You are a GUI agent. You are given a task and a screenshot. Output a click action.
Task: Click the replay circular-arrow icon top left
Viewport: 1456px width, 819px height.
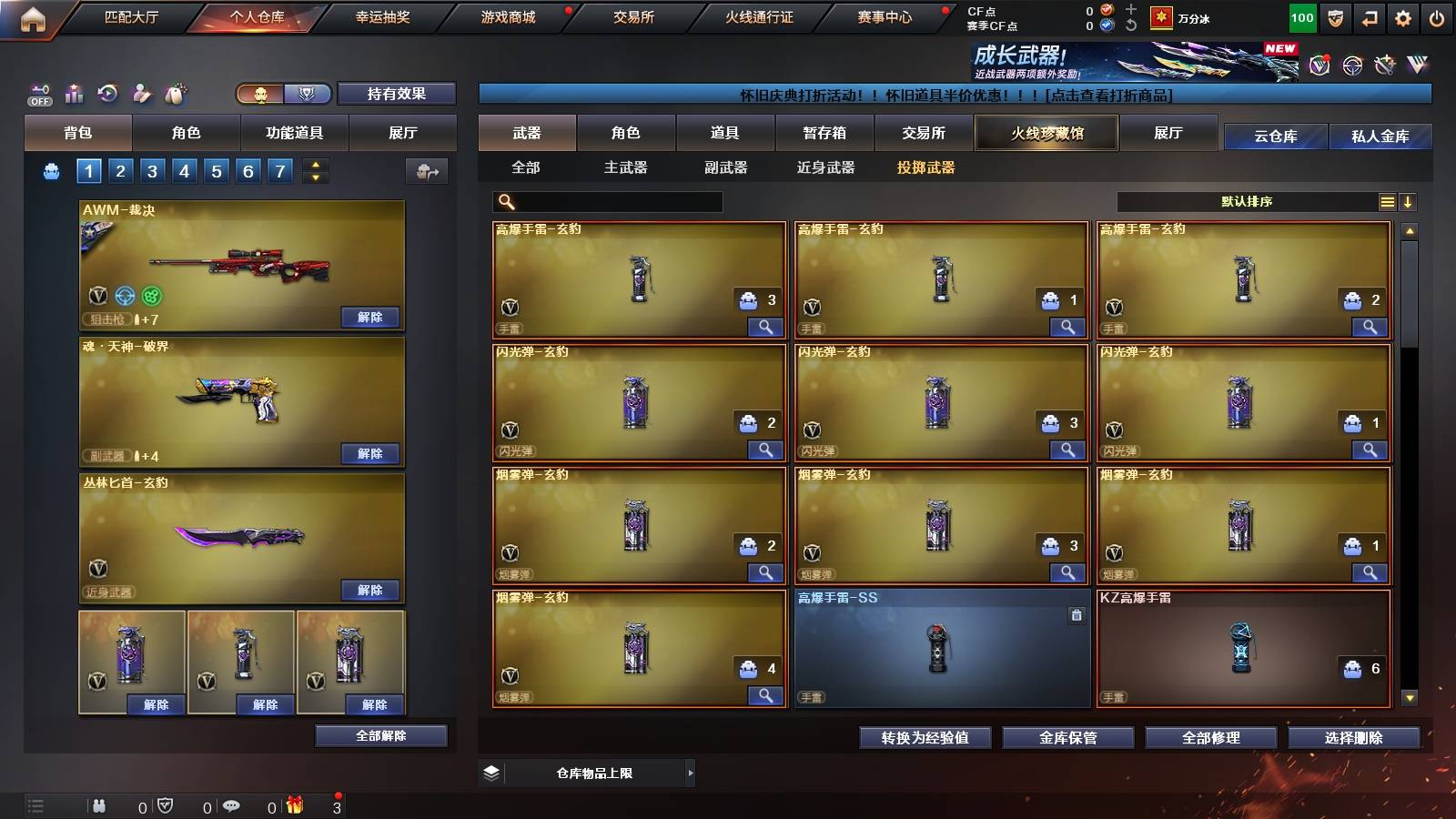[107, 93]
